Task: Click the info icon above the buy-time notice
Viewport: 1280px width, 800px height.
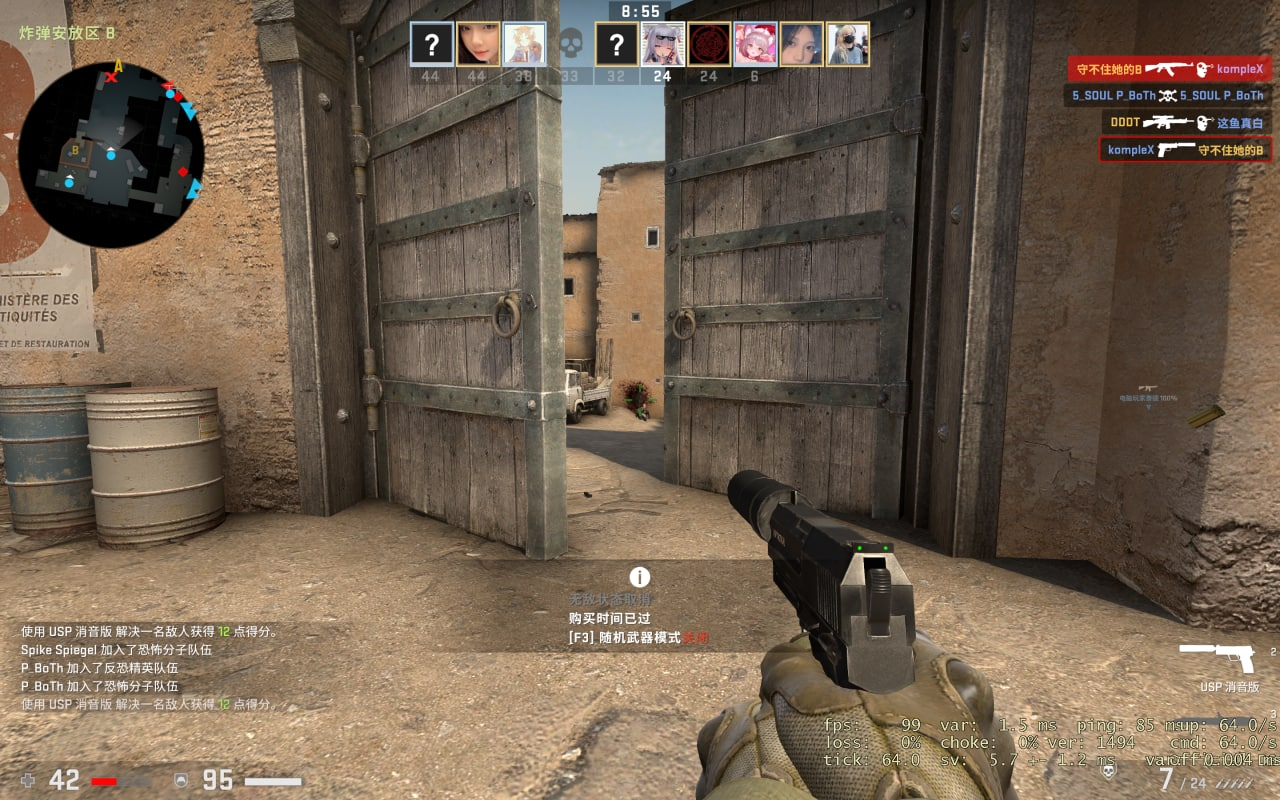Action: [639, 577]
